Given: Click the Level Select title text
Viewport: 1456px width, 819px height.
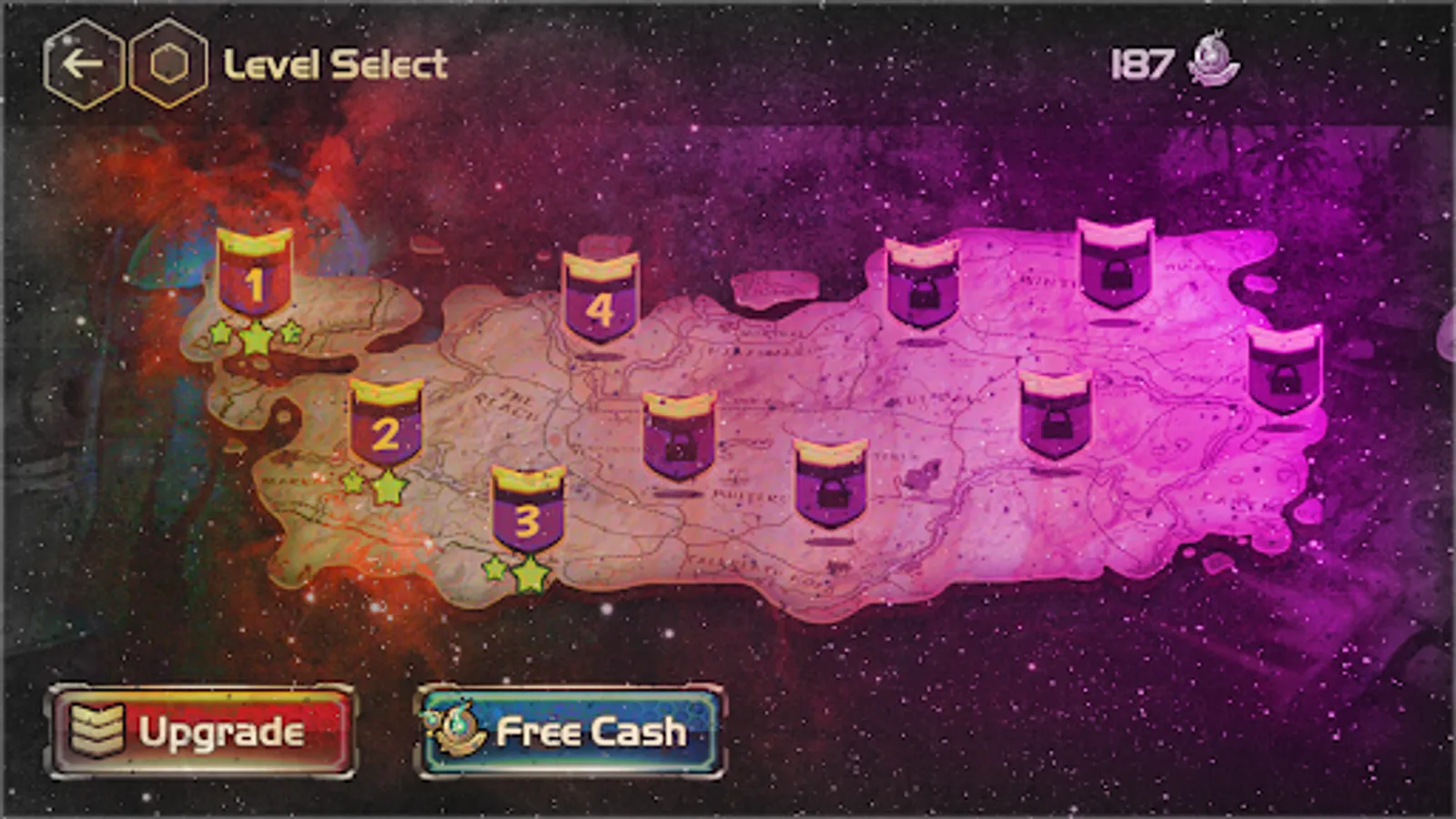Looking at the screenshot, I should [x=332, y=62].
